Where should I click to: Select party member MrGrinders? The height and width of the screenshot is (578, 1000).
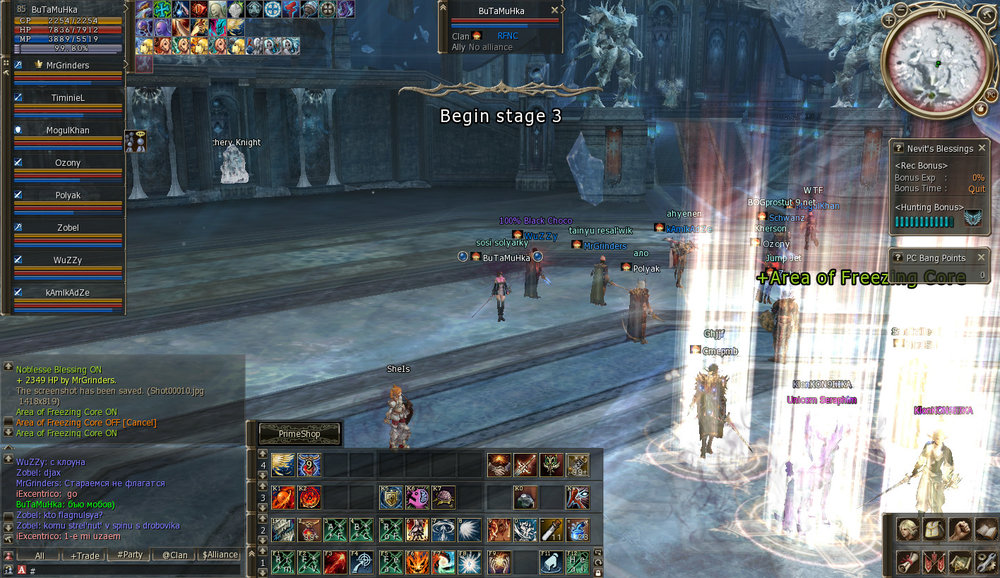coord(68,66)
